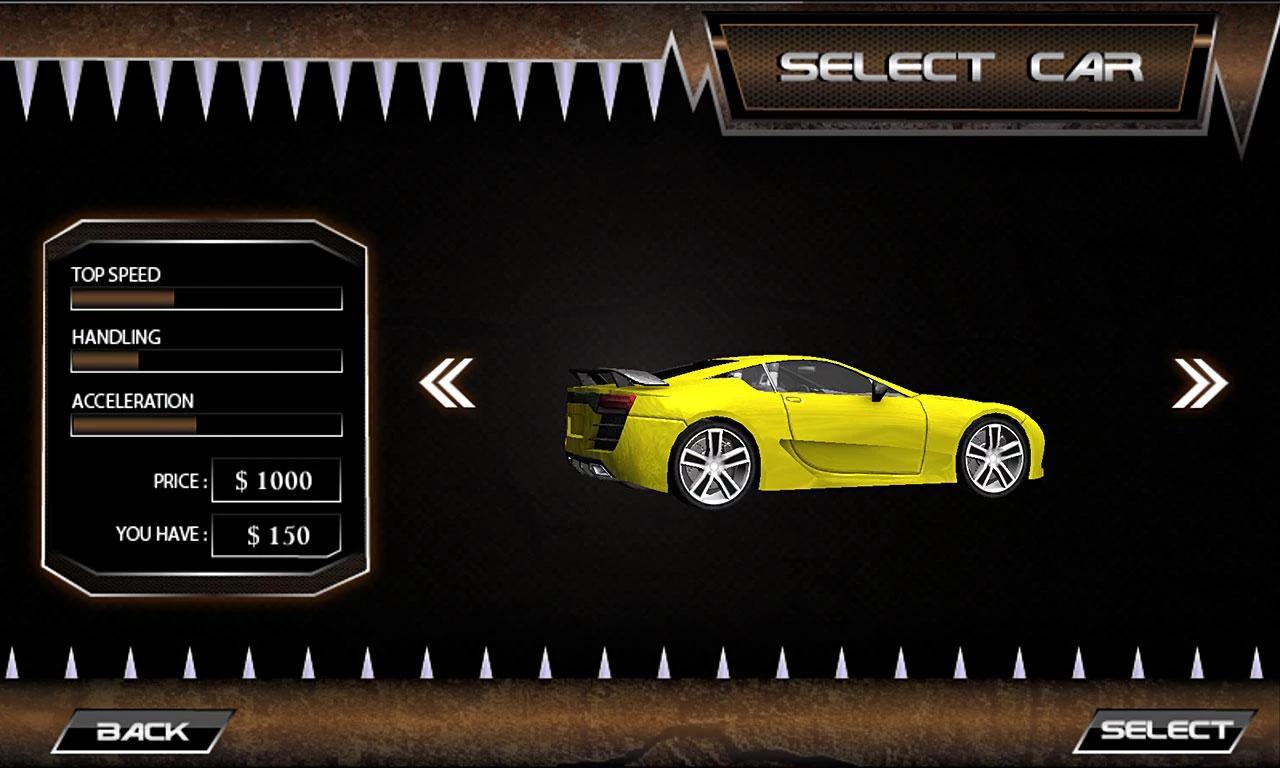
Task: Click the PRICE value showing $1000
Action: [275, 480]
